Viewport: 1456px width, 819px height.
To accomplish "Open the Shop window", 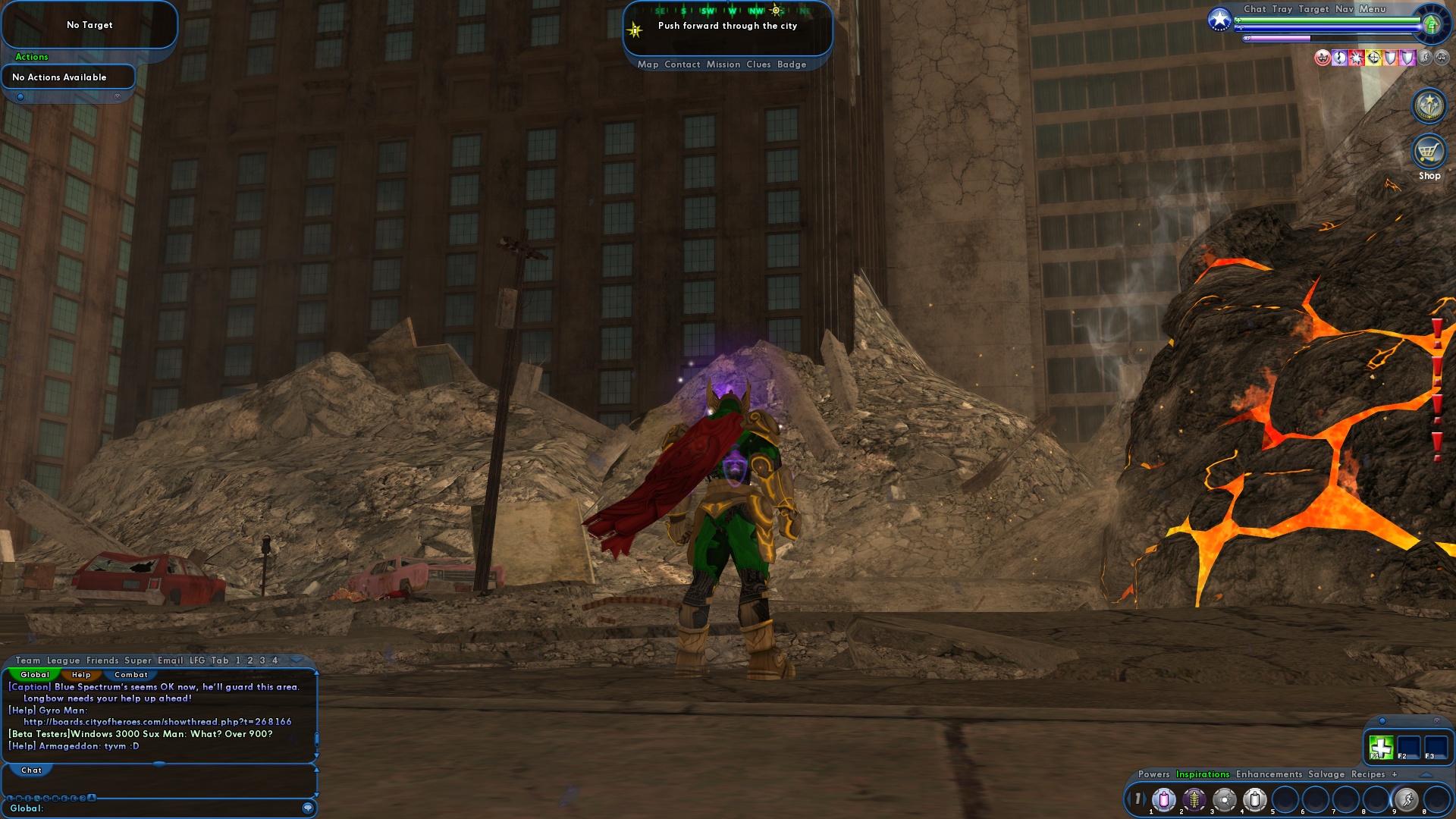I will (x=1428, y=153).
